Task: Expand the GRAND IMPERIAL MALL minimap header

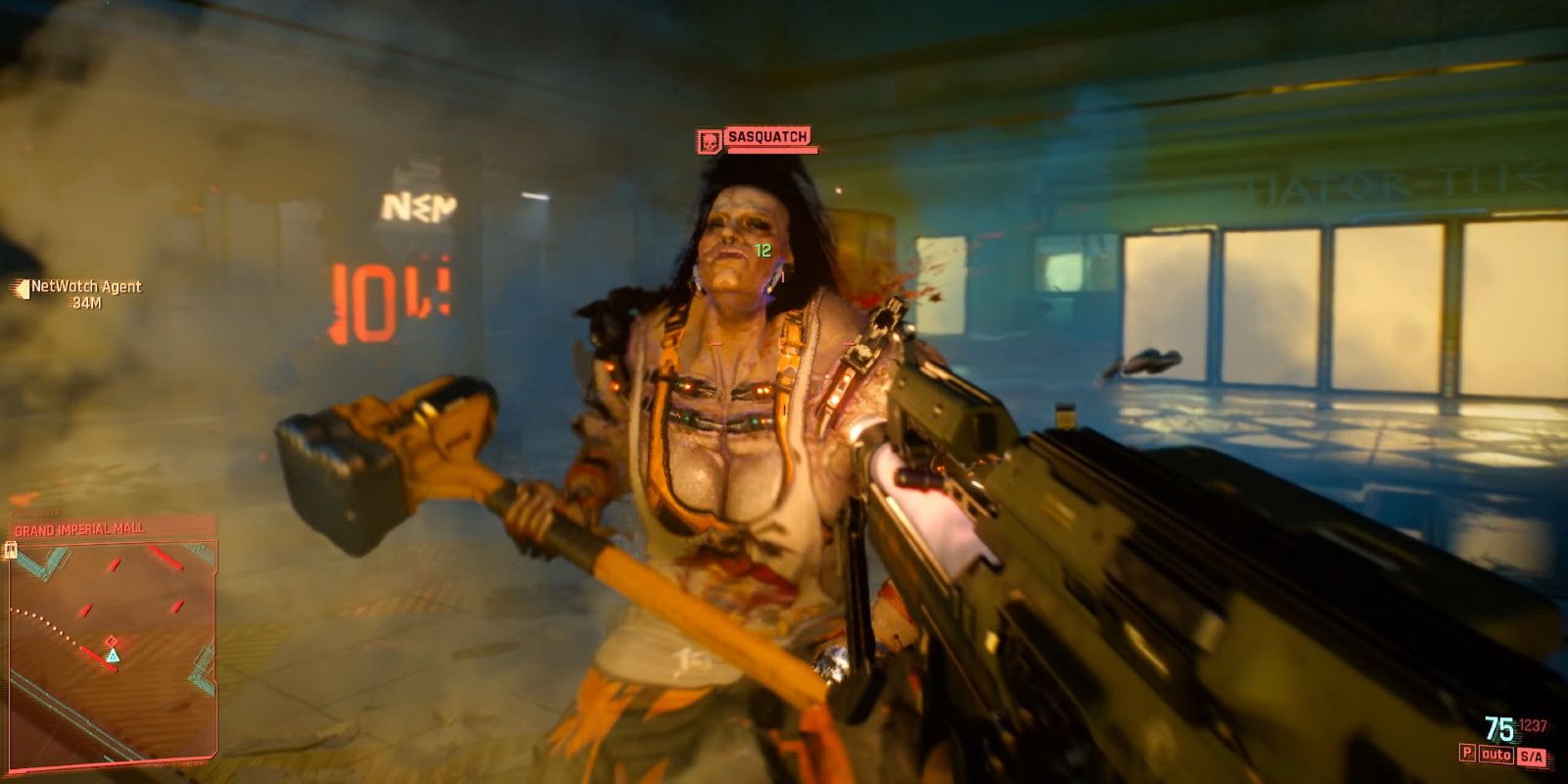Action: [x=78, y=528]
